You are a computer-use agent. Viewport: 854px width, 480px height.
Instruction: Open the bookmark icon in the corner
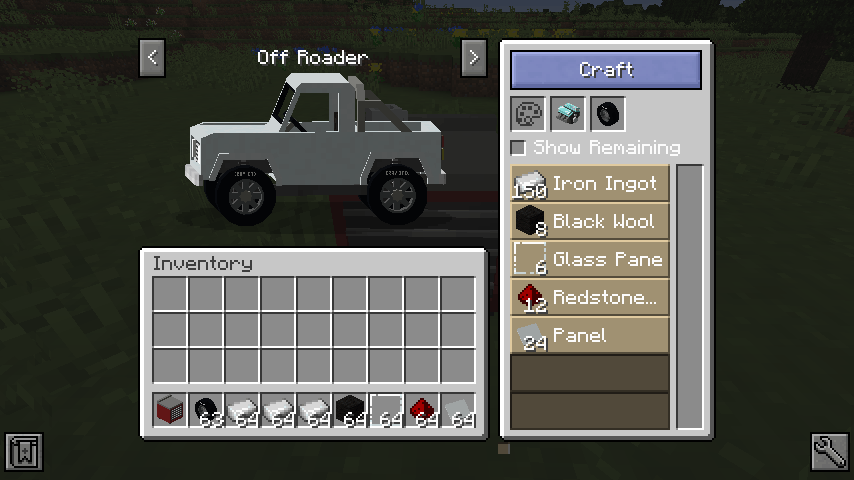point(23,453)
